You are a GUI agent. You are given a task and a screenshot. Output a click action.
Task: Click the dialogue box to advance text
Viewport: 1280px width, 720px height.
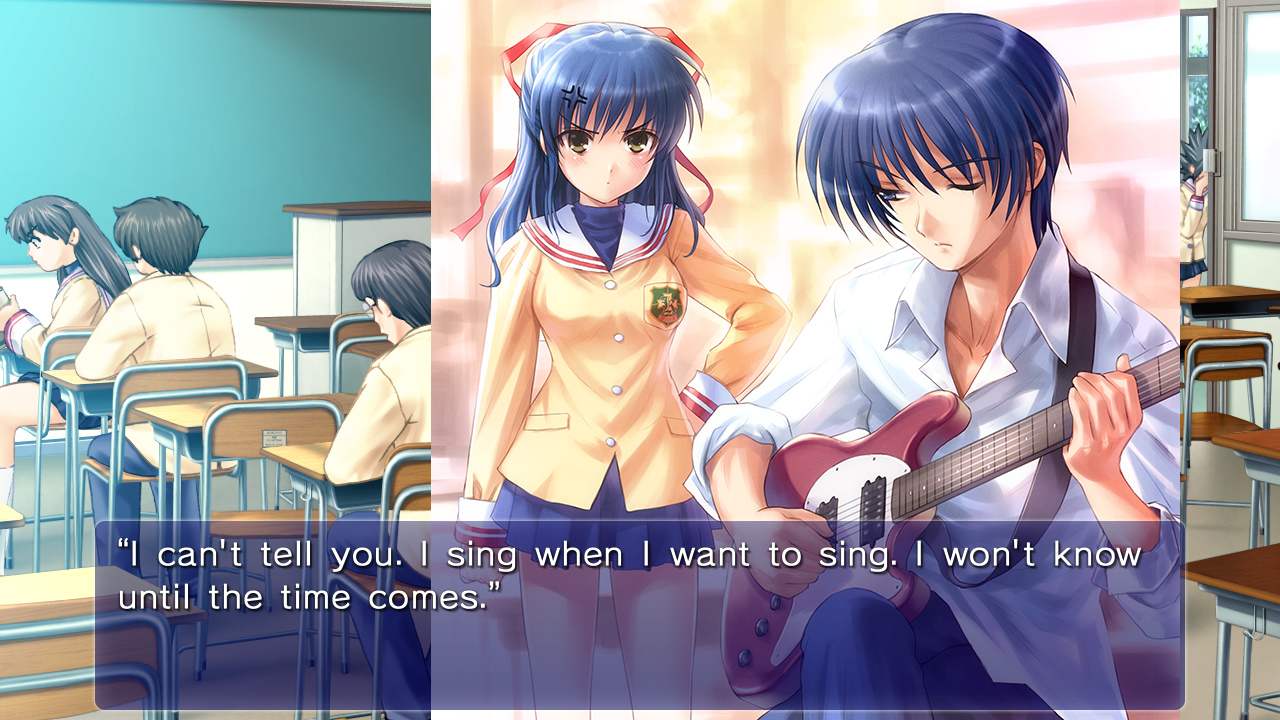[640, 575]
